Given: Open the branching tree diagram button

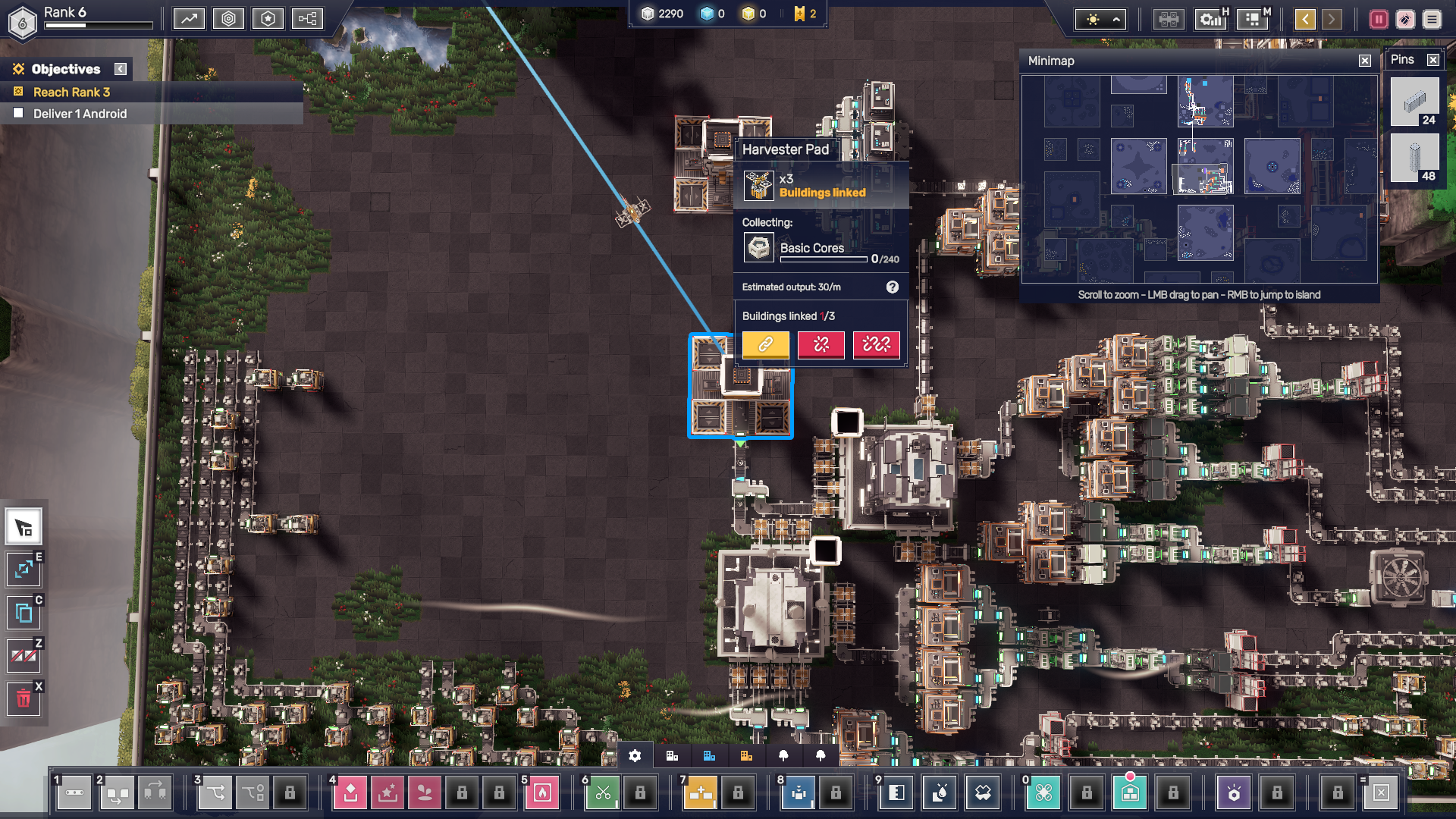Looking at the screenshot, I should point(307,19).
